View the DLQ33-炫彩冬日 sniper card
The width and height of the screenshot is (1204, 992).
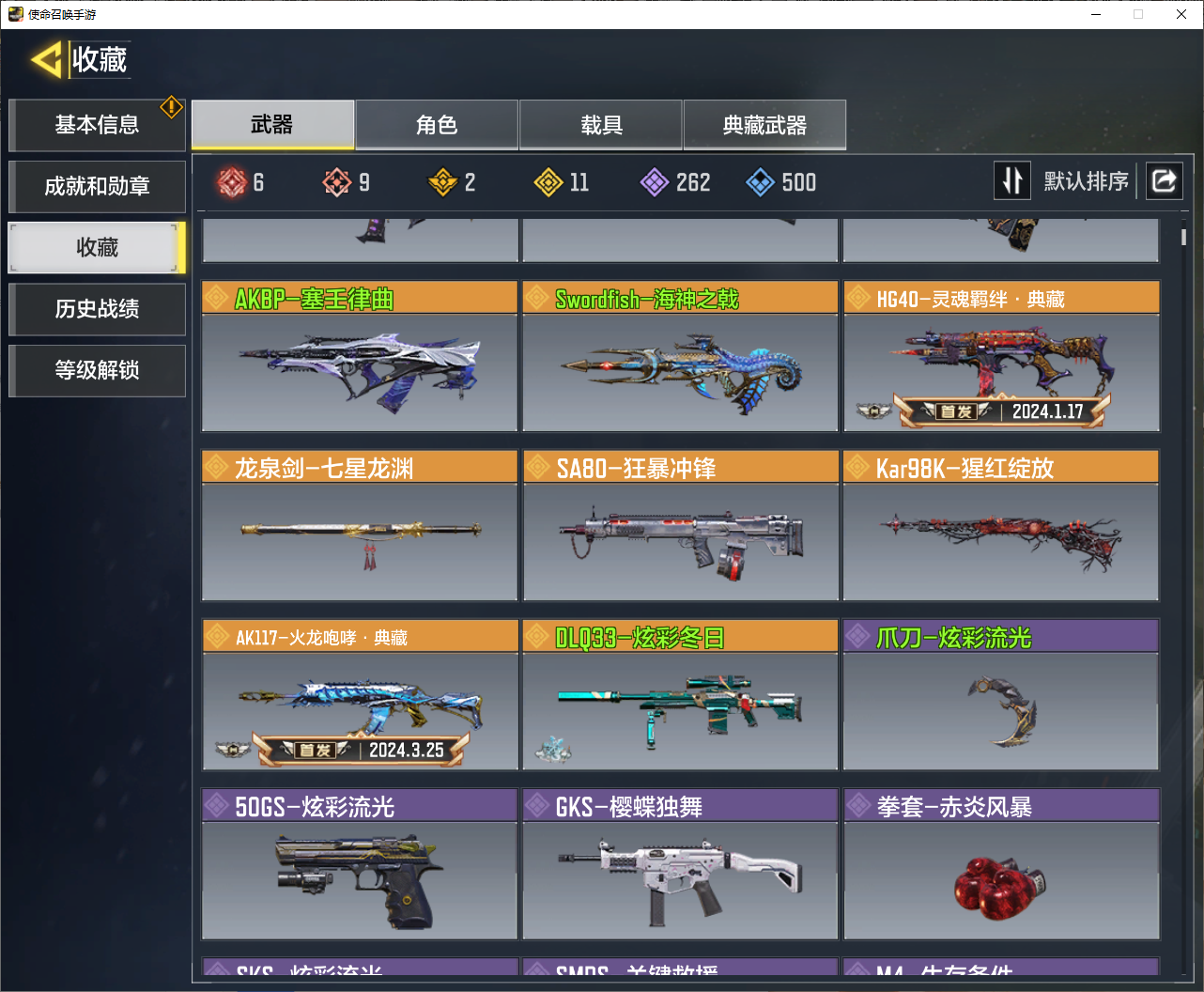point(680,695)
